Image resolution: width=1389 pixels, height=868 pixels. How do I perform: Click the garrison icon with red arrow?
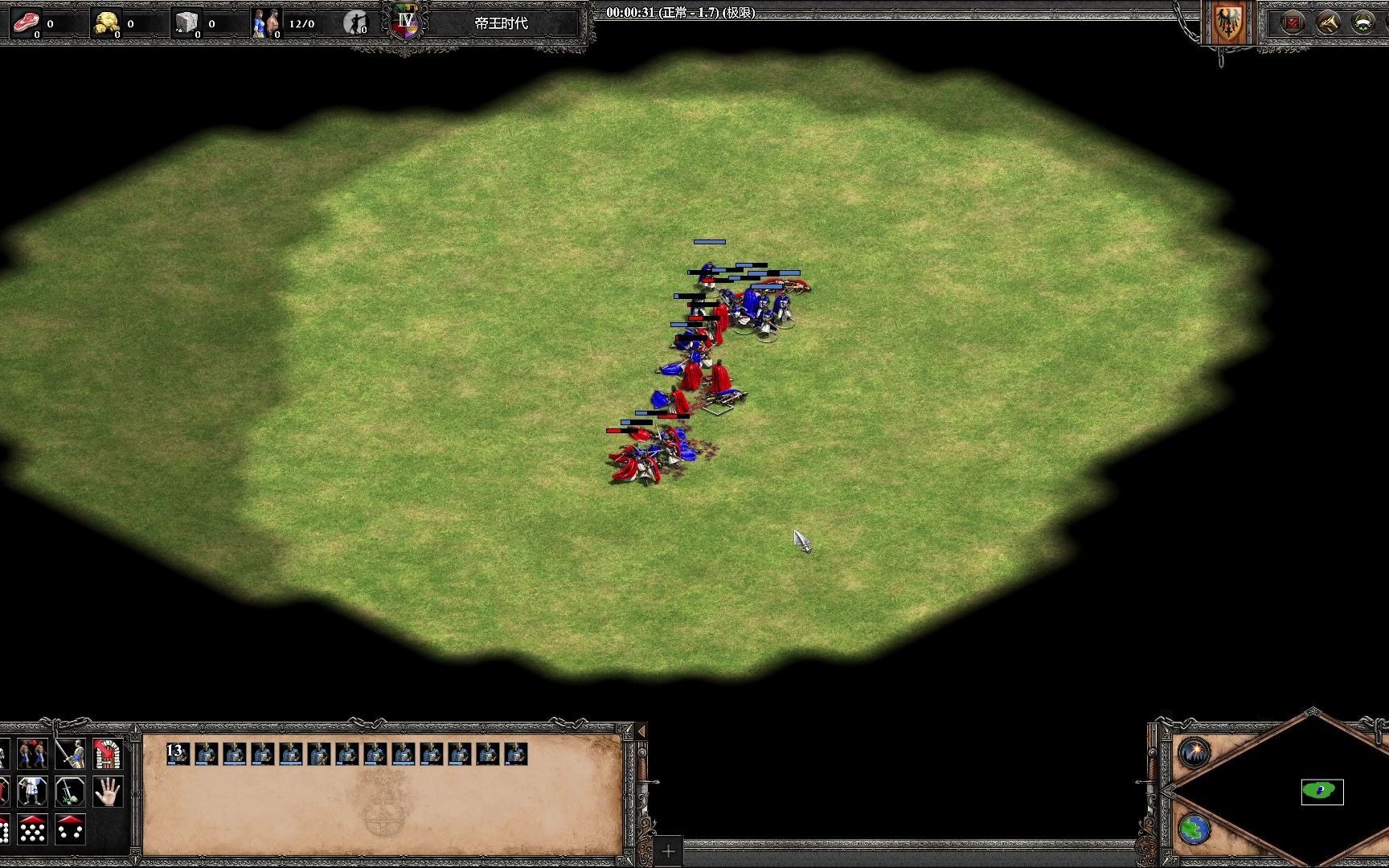pos(108,754)
